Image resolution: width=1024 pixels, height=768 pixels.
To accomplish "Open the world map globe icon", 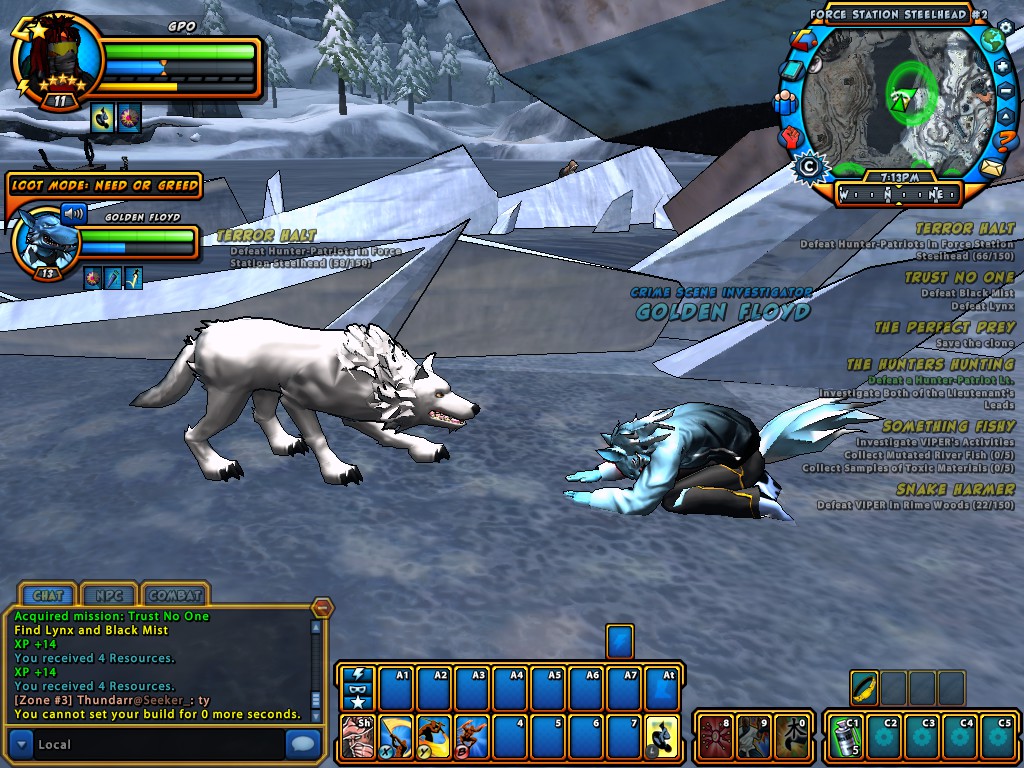I will (x=991, y=41).
